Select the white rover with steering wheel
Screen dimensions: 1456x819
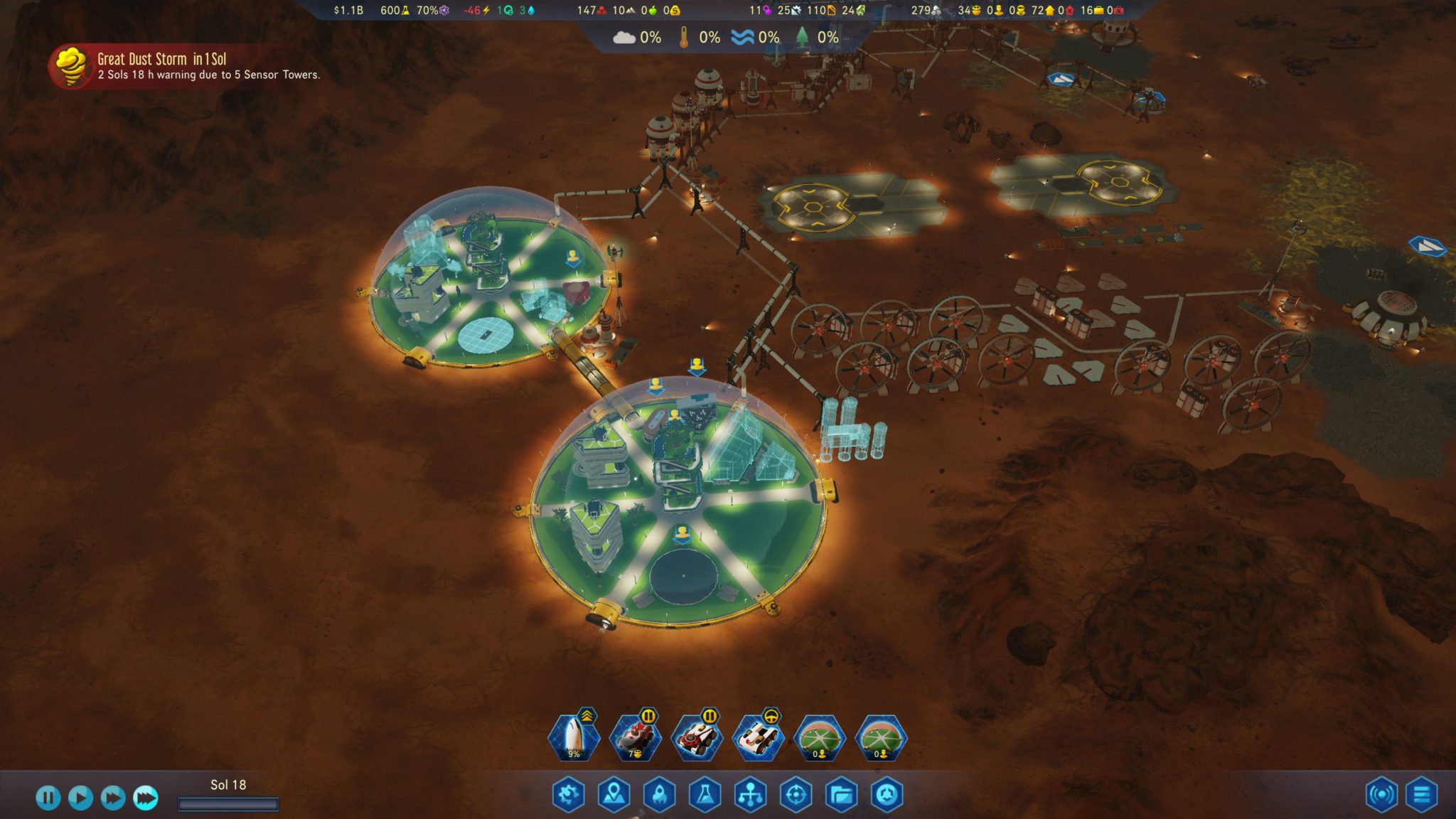click(x=758, y=738)
